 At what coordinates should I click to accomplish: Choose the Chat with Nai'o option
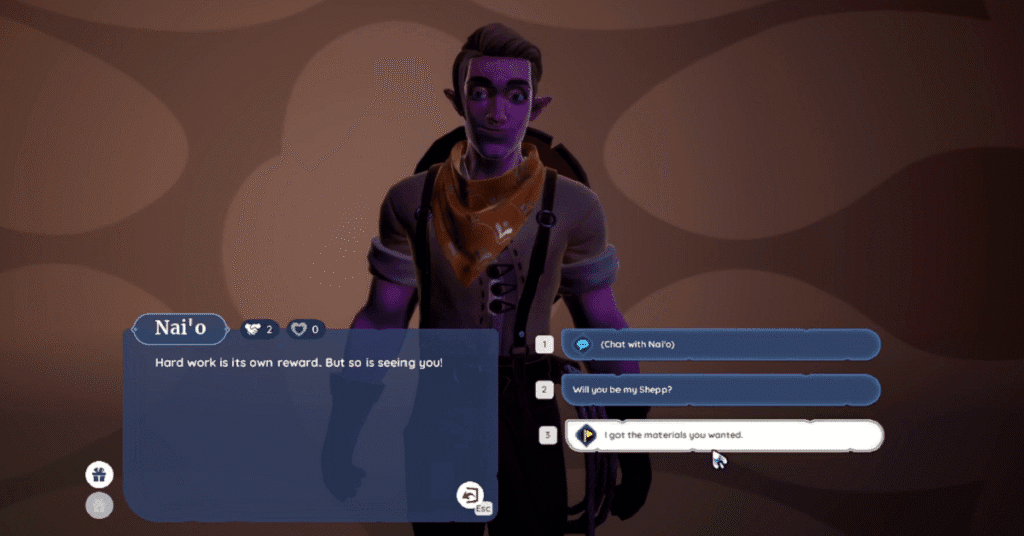[720, 344]
